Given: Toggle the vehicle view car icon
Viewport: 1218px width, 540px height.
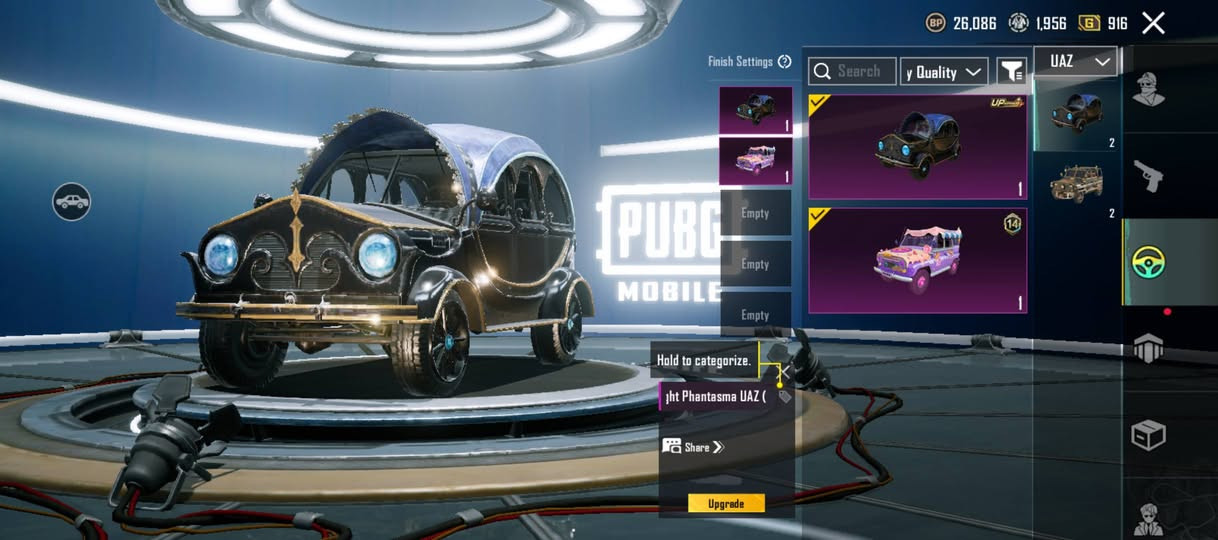Looking at the screenshot, I should [x=72, y=202].
